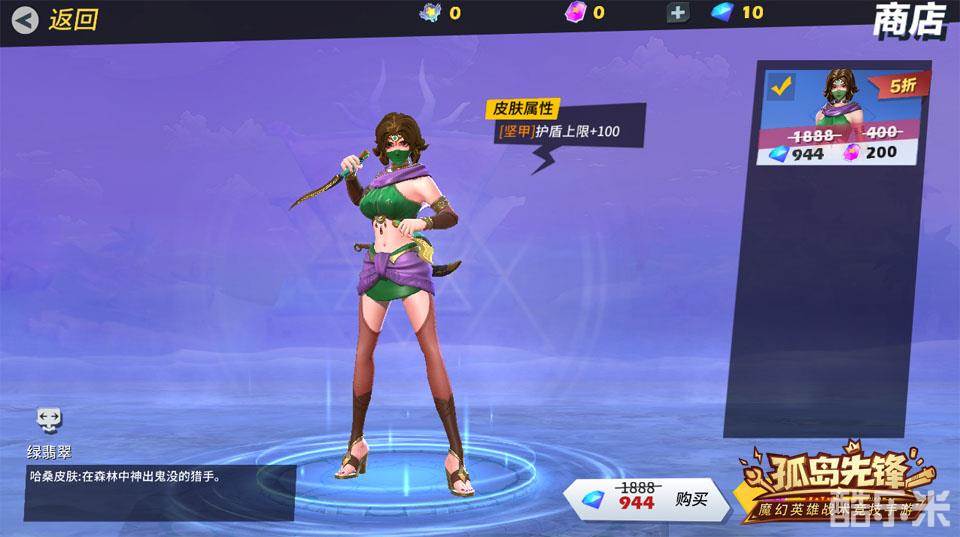Go back with the 返回 button

tap(58, 19)
